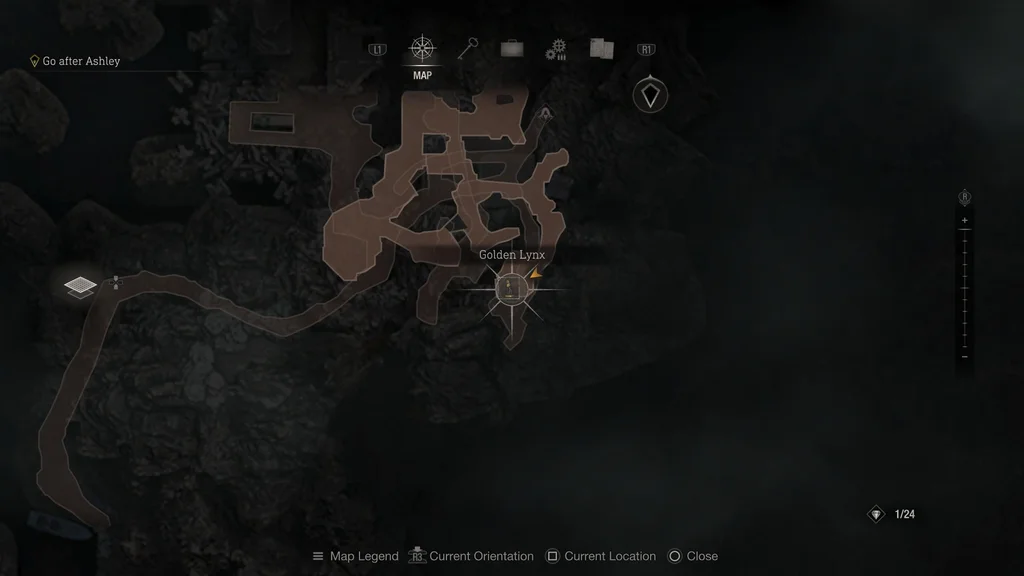Click the treasure gem counter icon
This screenshot has width=1024, height=576.
tap(876, 514)
